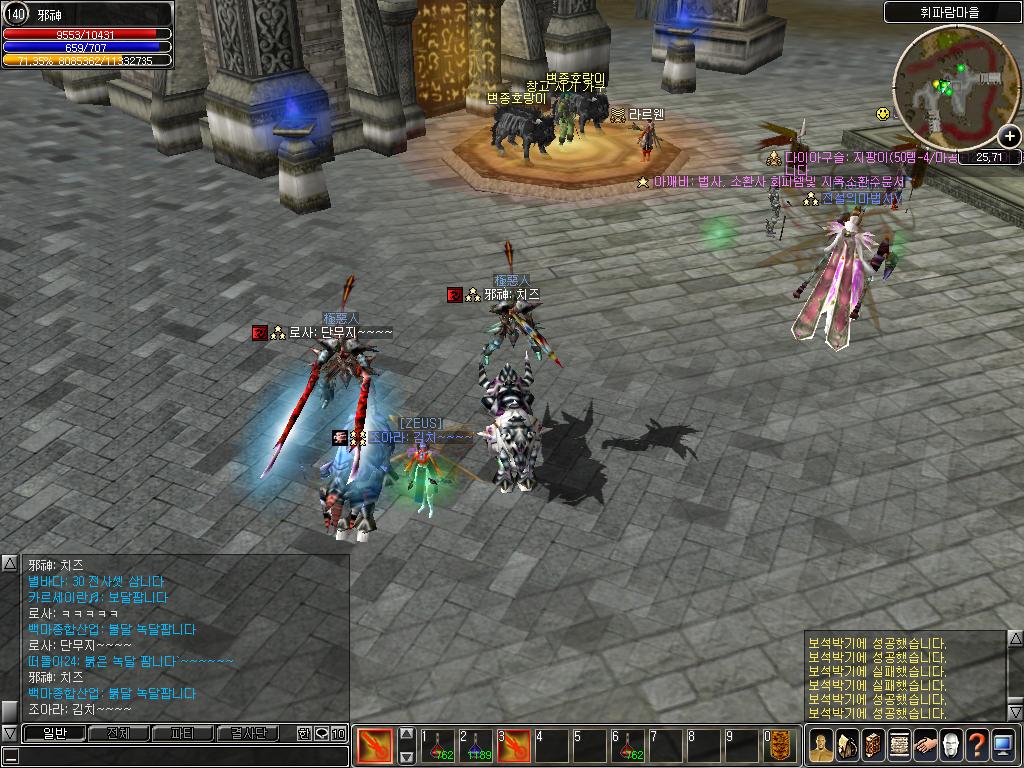This screenshot has width=1024, height=768.
Task: Use the blue potion in hotbar slot 2
Action: (x=476, y=746)
